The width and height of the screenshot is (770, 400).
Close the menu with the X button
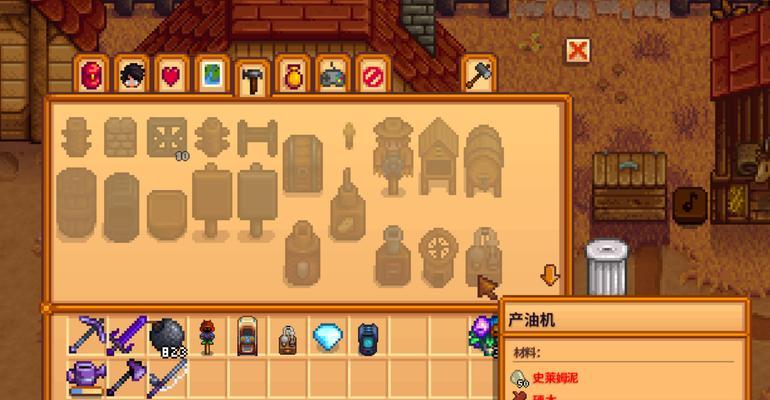click(577, 49)
